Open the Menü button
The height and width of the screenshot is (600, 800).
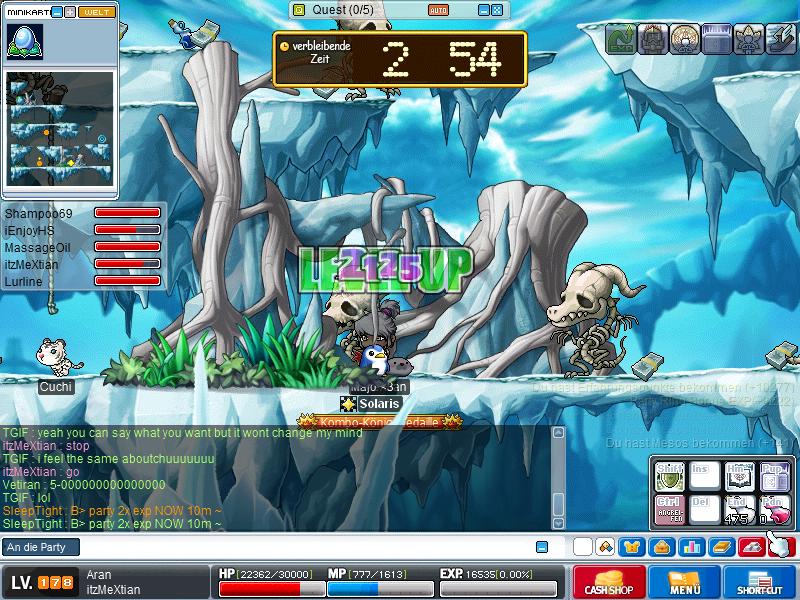click(x=684, y=582)
